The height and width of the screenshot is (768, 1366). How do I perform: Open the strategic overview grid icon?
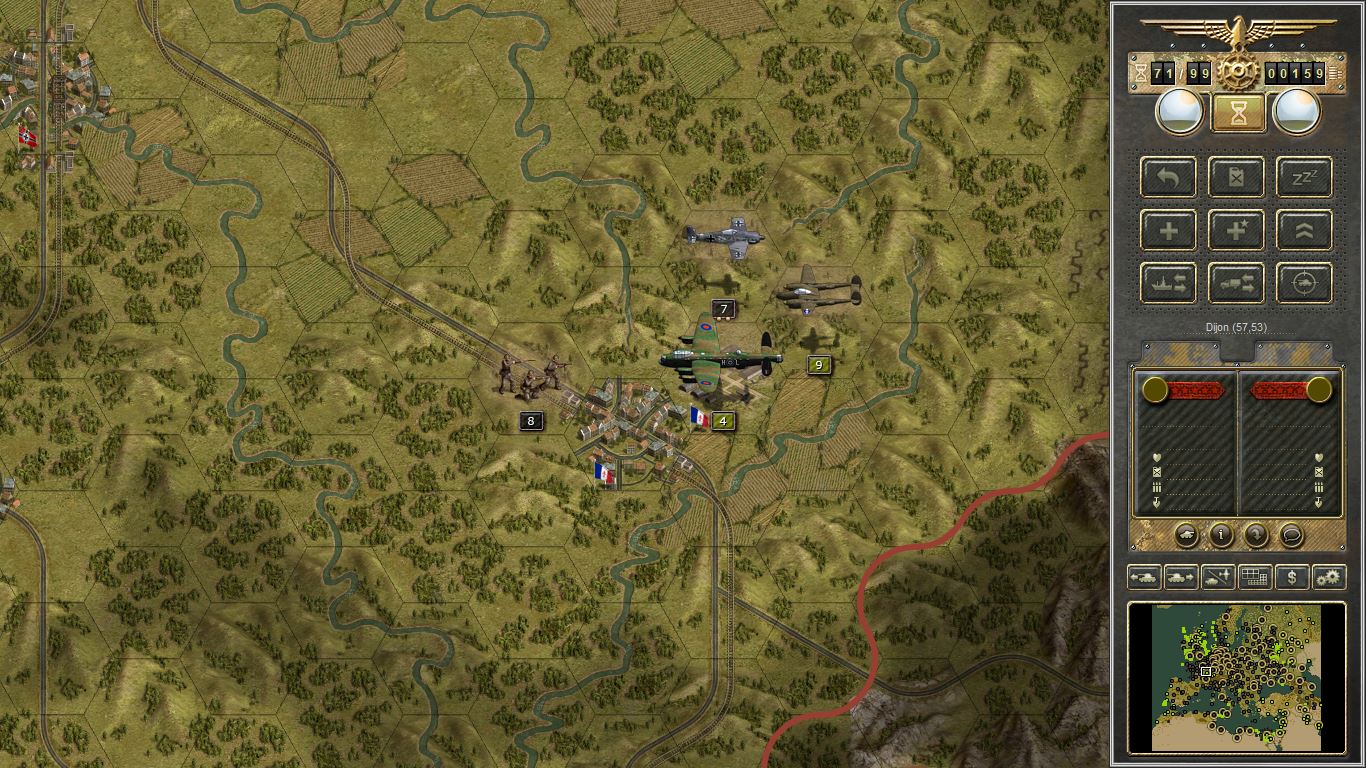click(1254, 576)
